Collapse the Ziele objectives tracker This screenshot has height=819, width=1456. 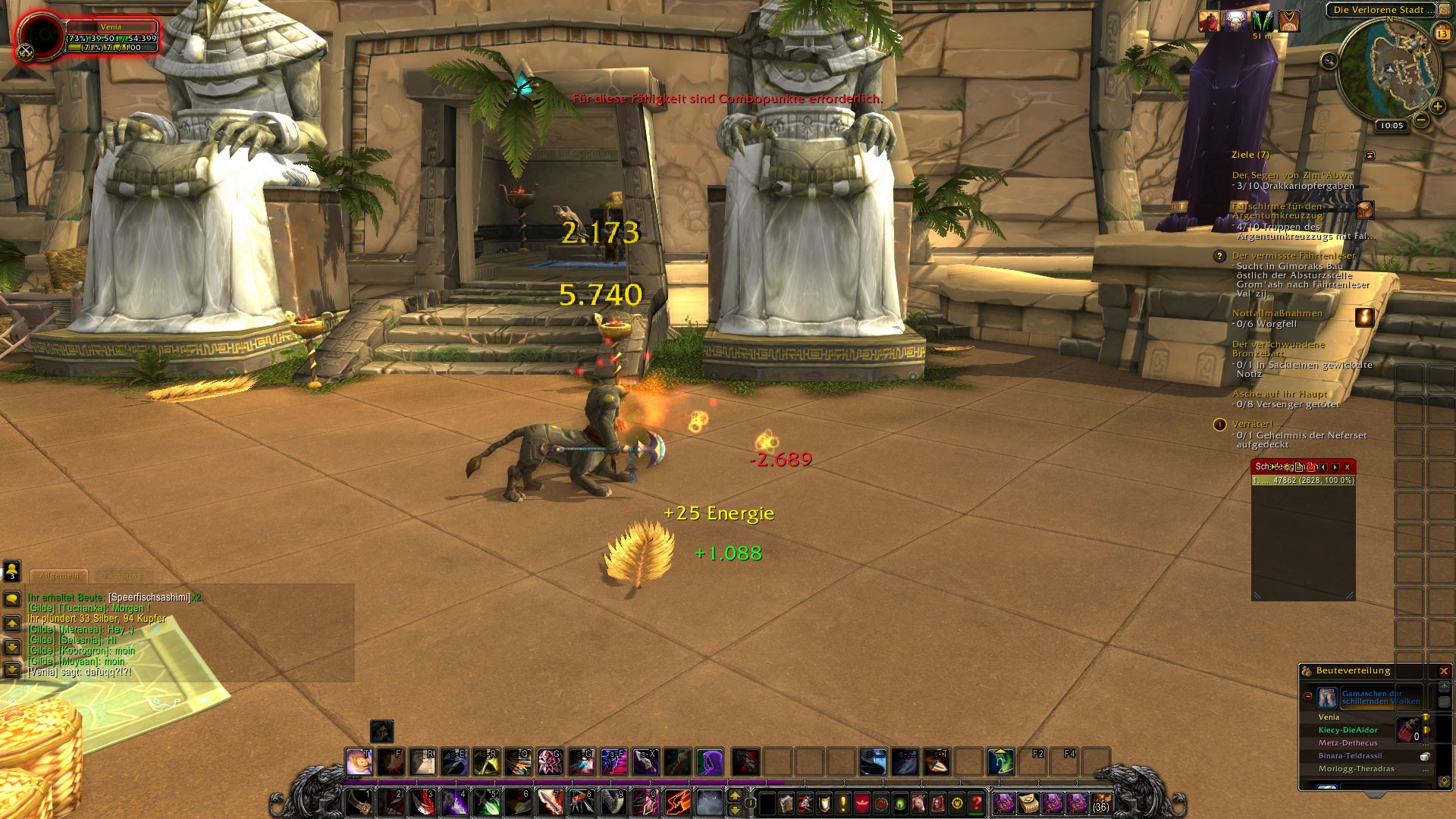[1370, 155]
